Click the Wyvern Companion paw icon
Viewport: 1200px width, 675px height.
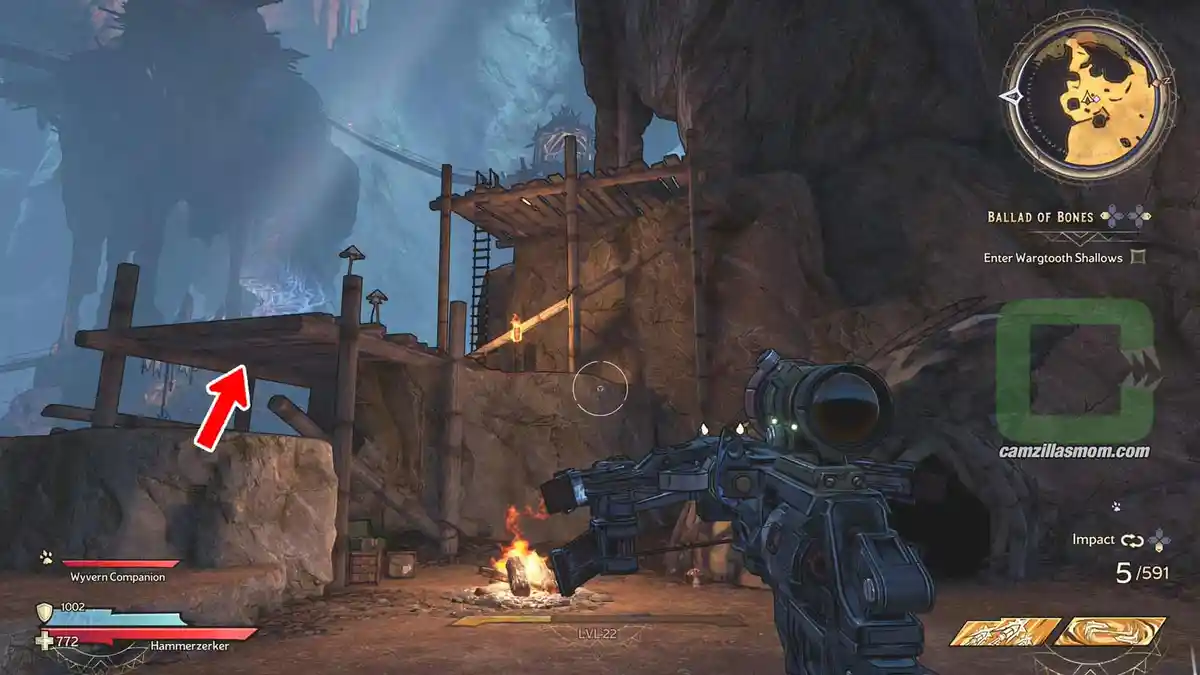click(46, 557)
